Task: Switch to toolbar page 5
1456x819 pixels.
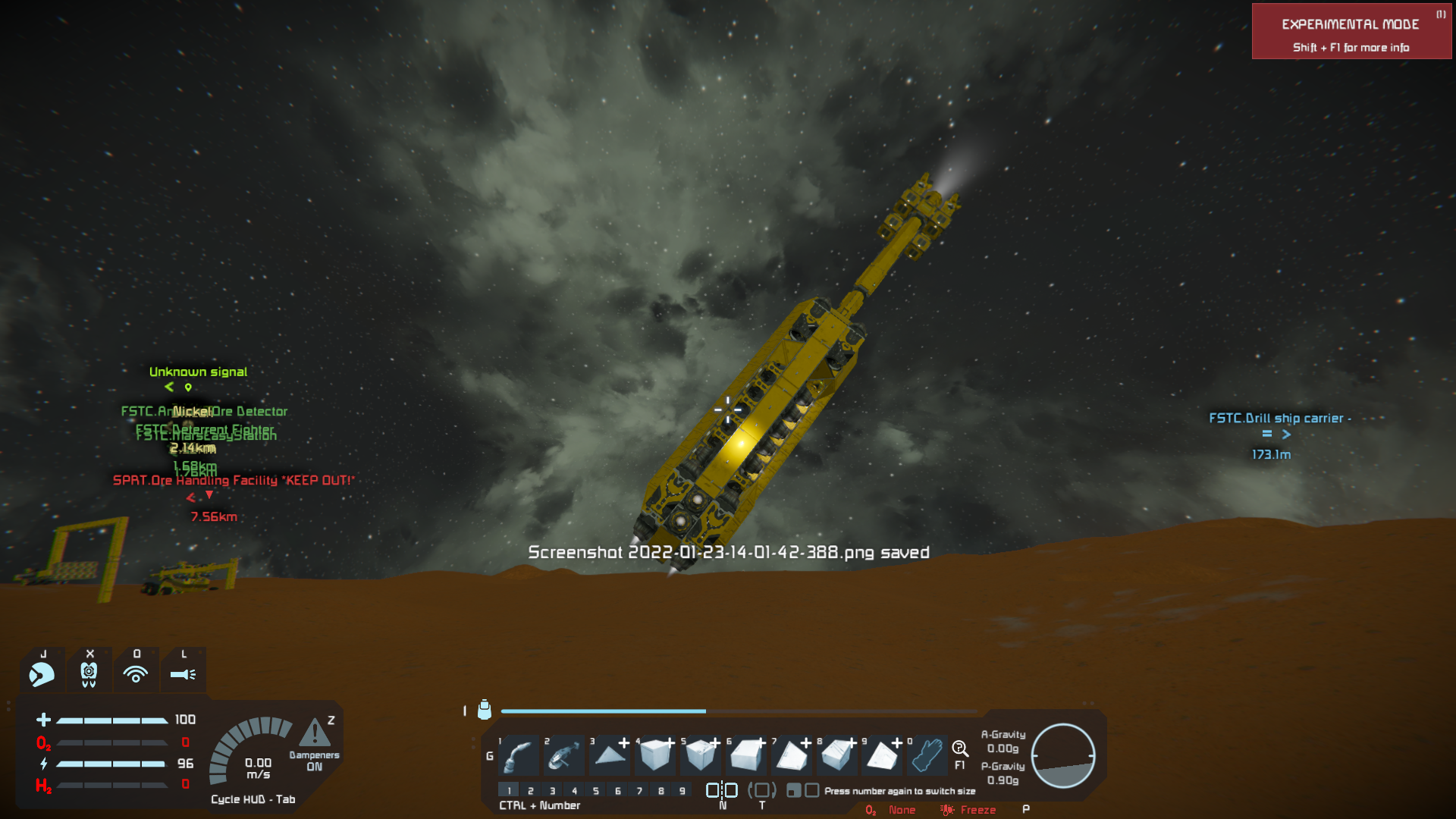Action: (596, 791)
